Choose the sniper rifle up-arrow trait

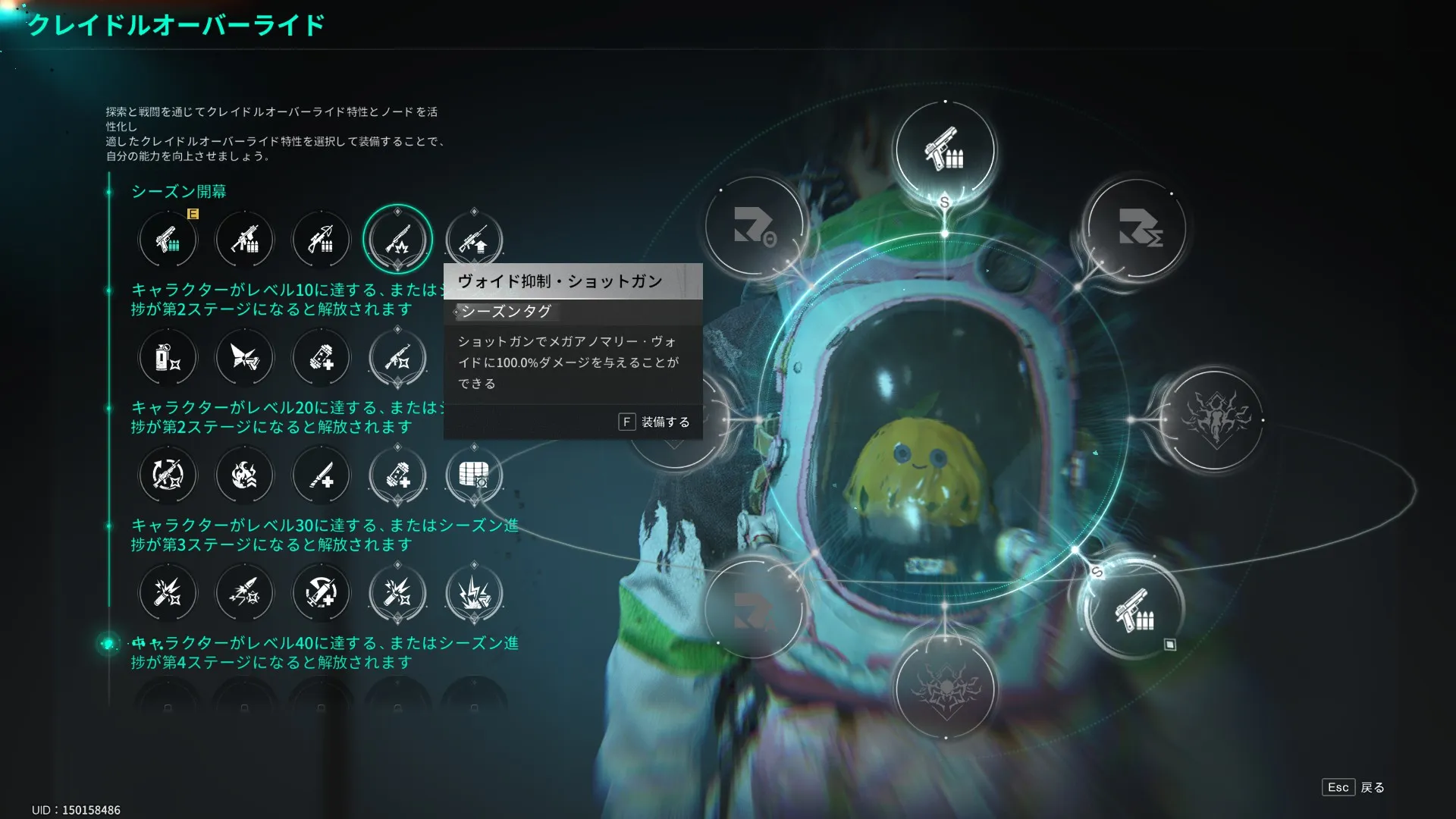pyautogui.click(x=474, y=240)
